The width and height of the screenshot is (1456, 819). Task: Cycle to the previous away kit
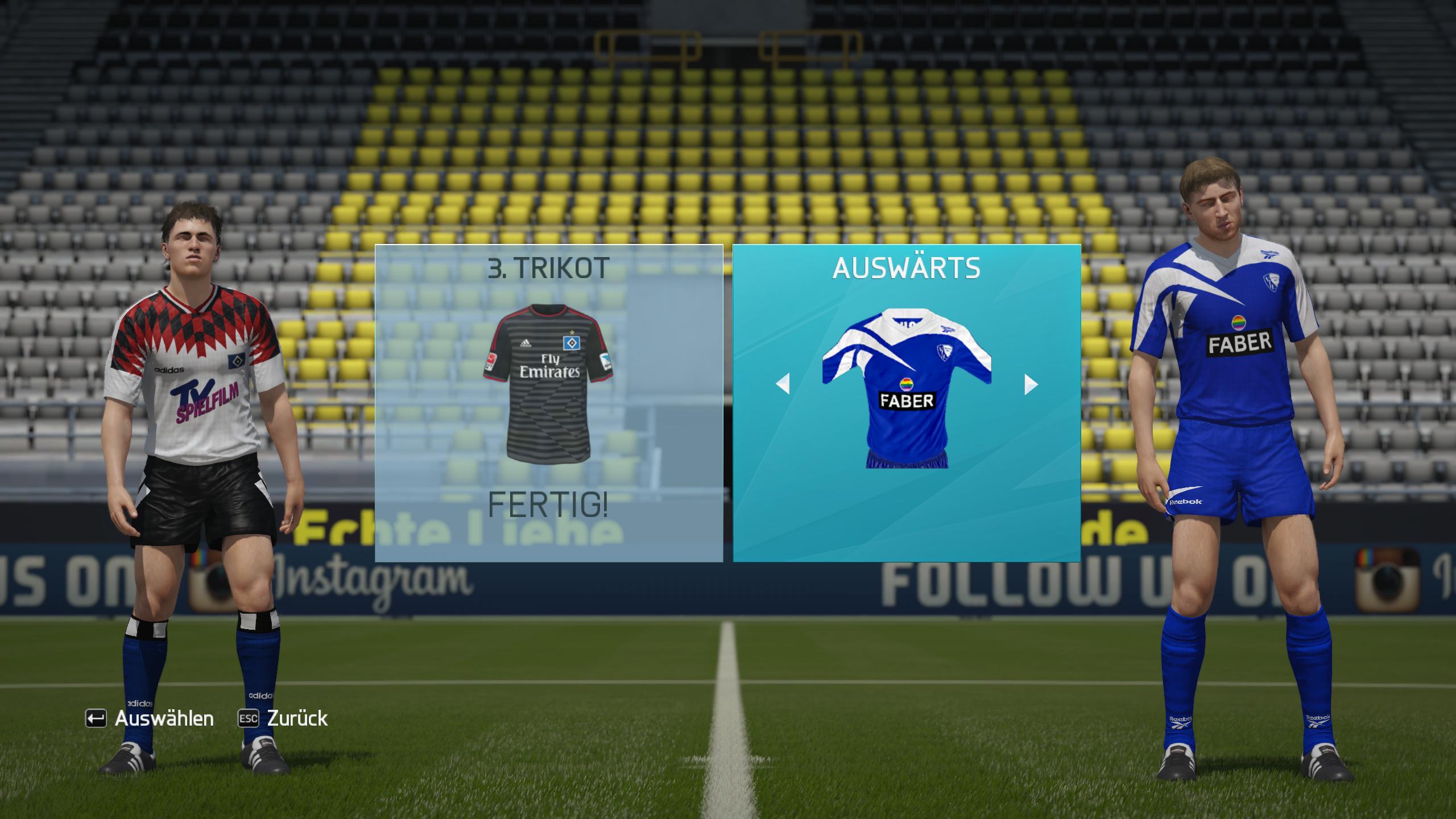point(783,384)
